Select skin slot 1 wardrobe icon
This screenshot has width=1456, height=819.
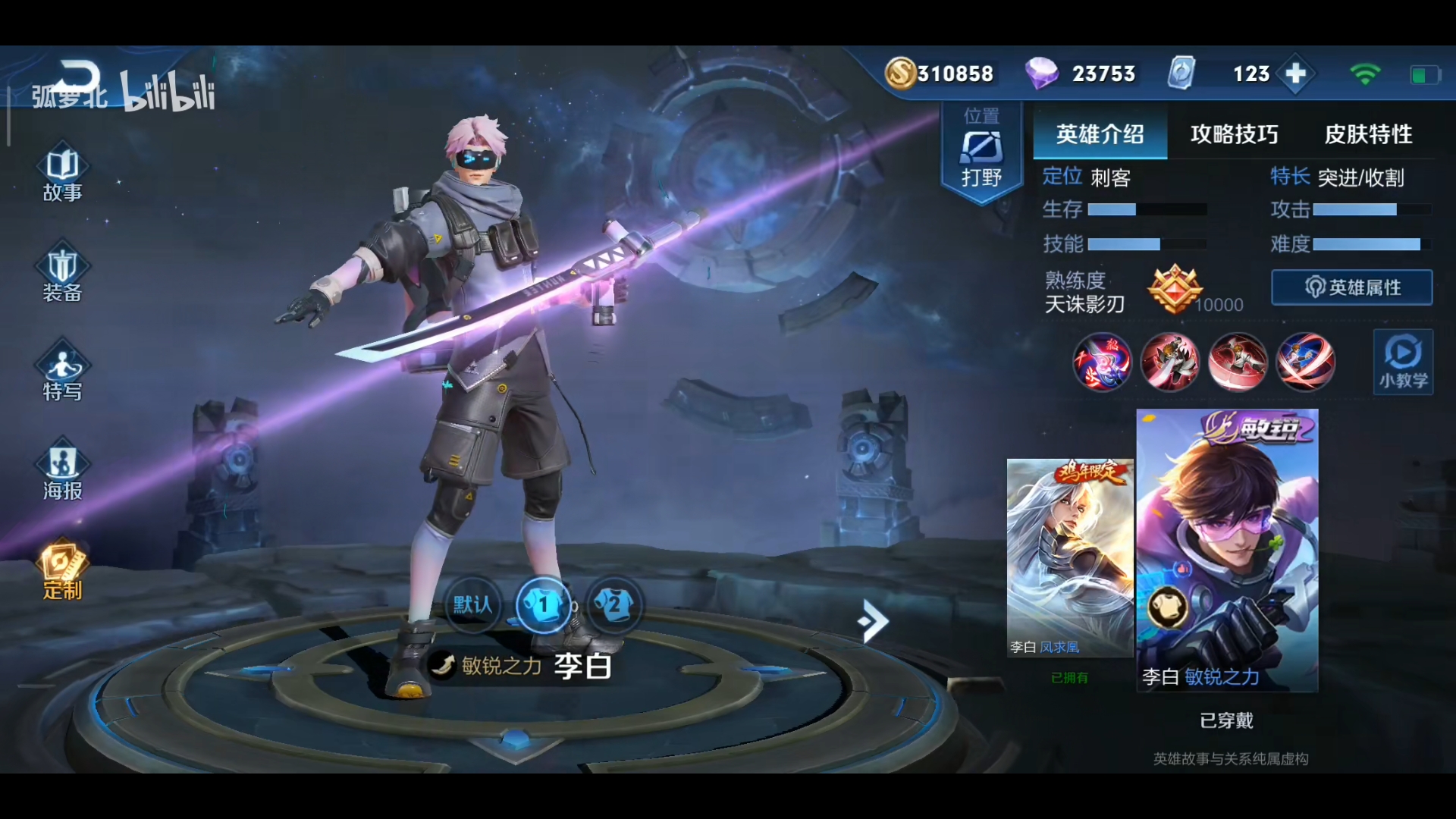(545, 604)
